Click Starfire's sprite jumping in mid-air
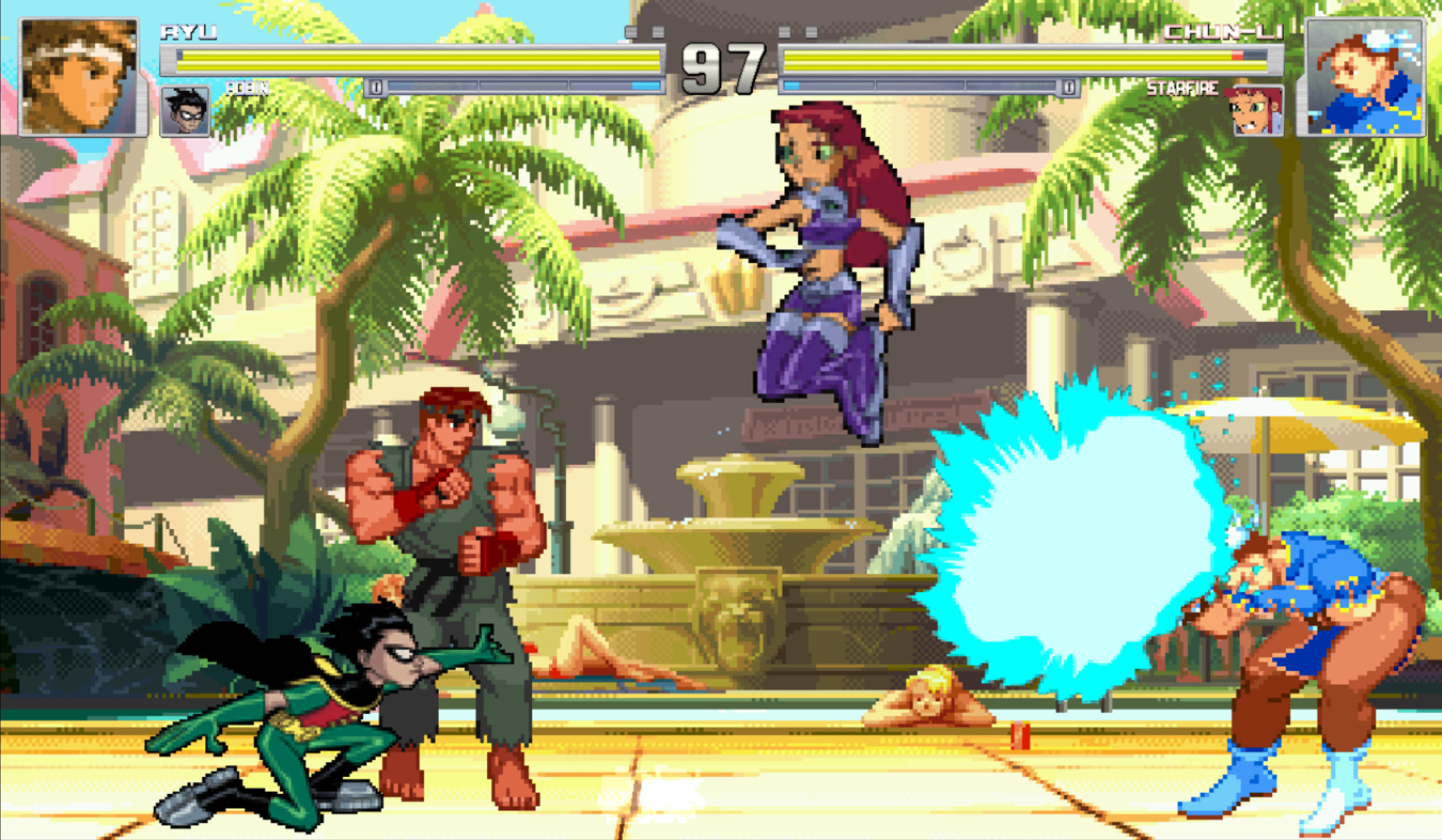 [824, 252]
